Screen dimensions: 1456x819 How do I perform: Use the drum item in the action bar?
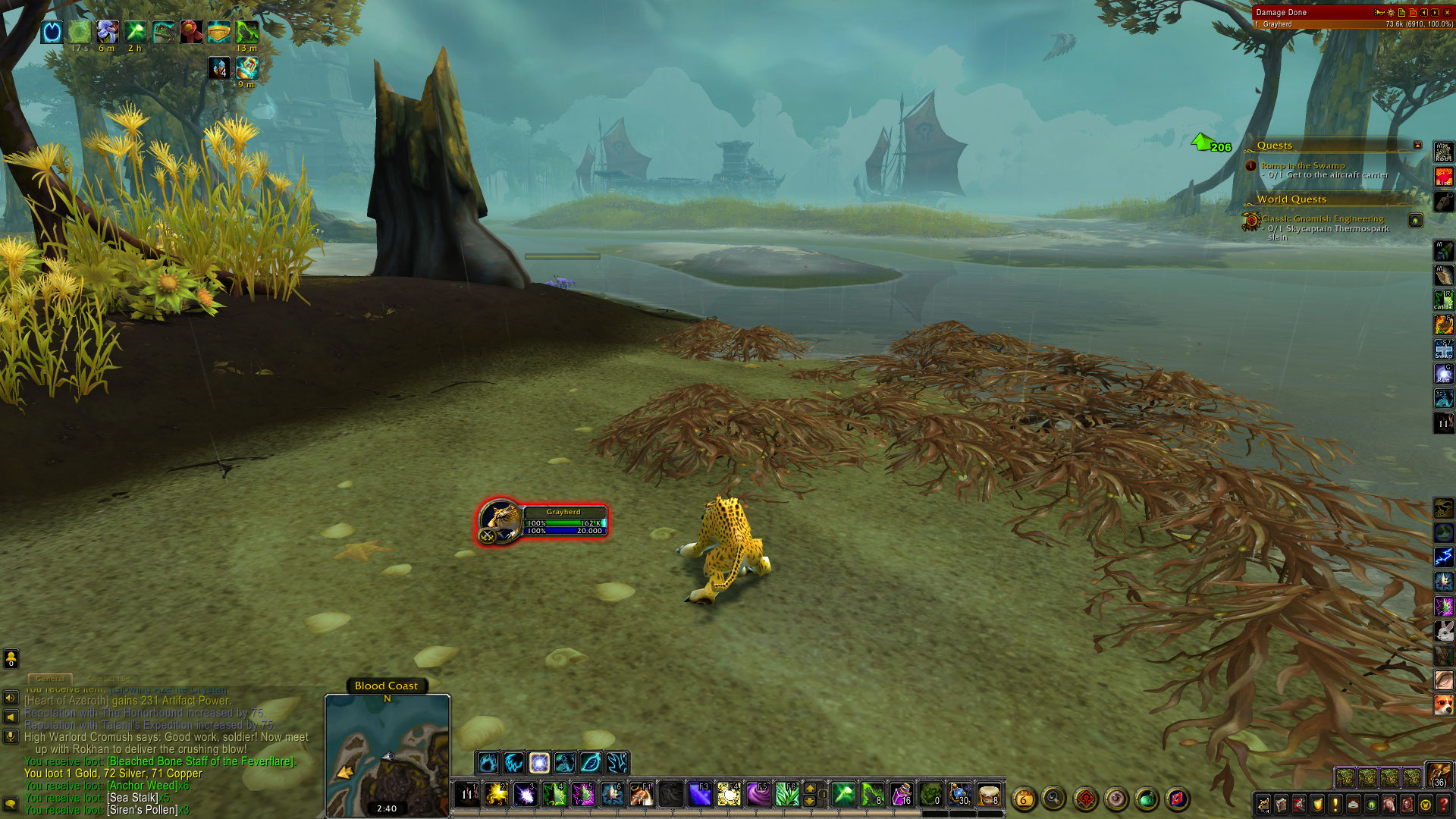point(989,795)
